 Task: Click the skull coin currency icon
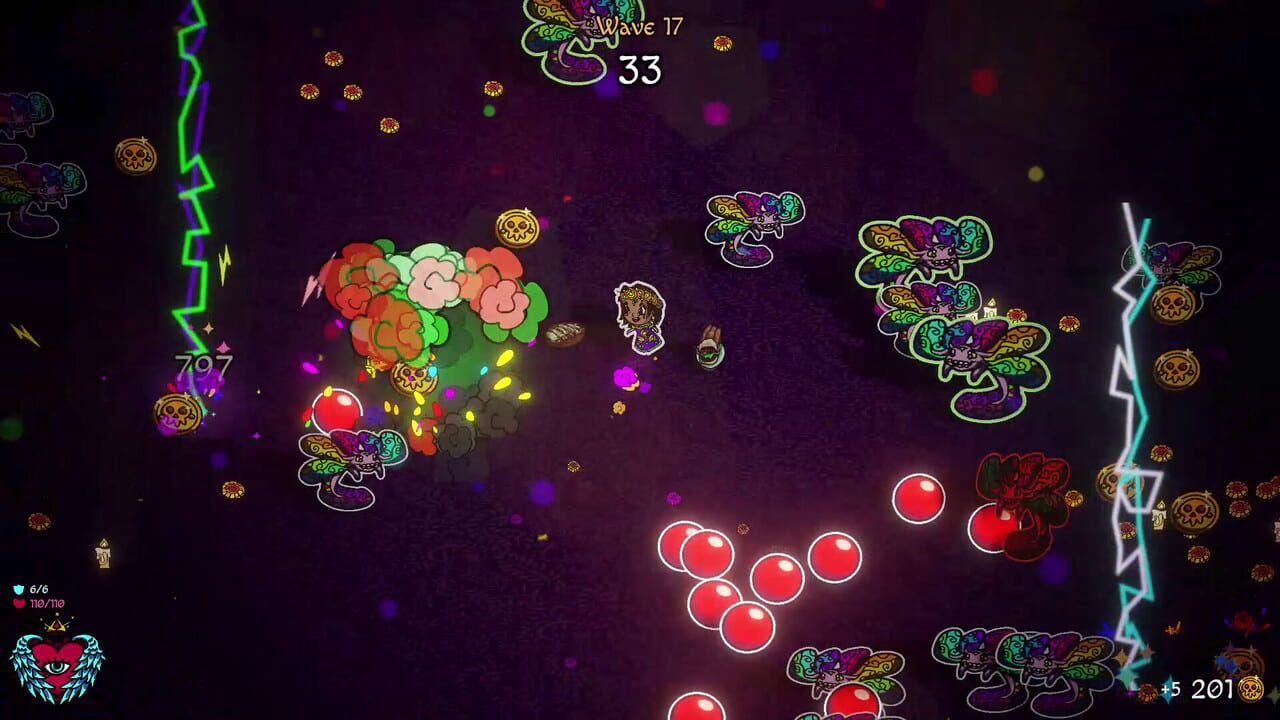pyautogui.click(x=1250, y=688)
